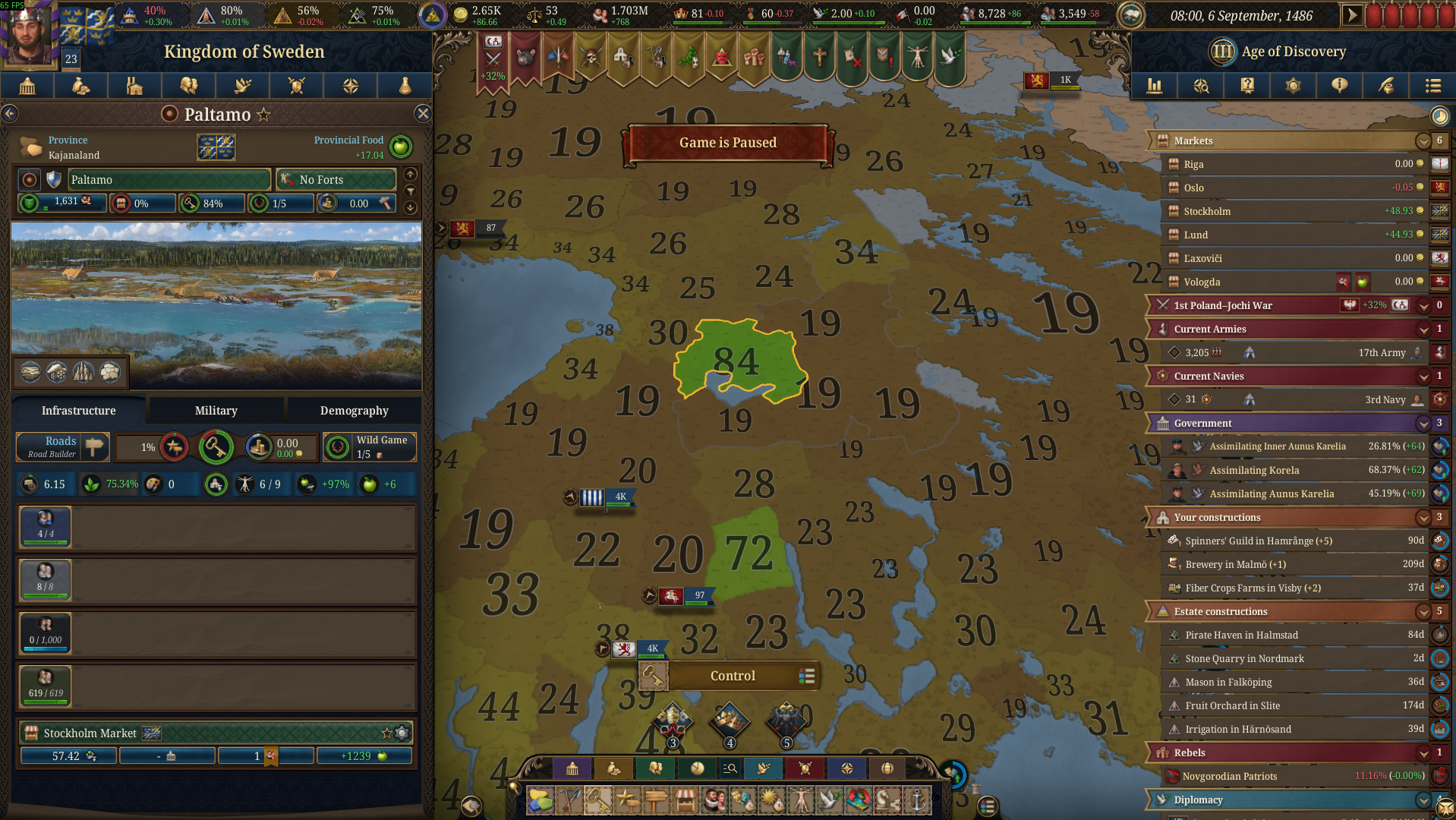
Task: Open the Stockholm market entry
Action: (1291, 211)
